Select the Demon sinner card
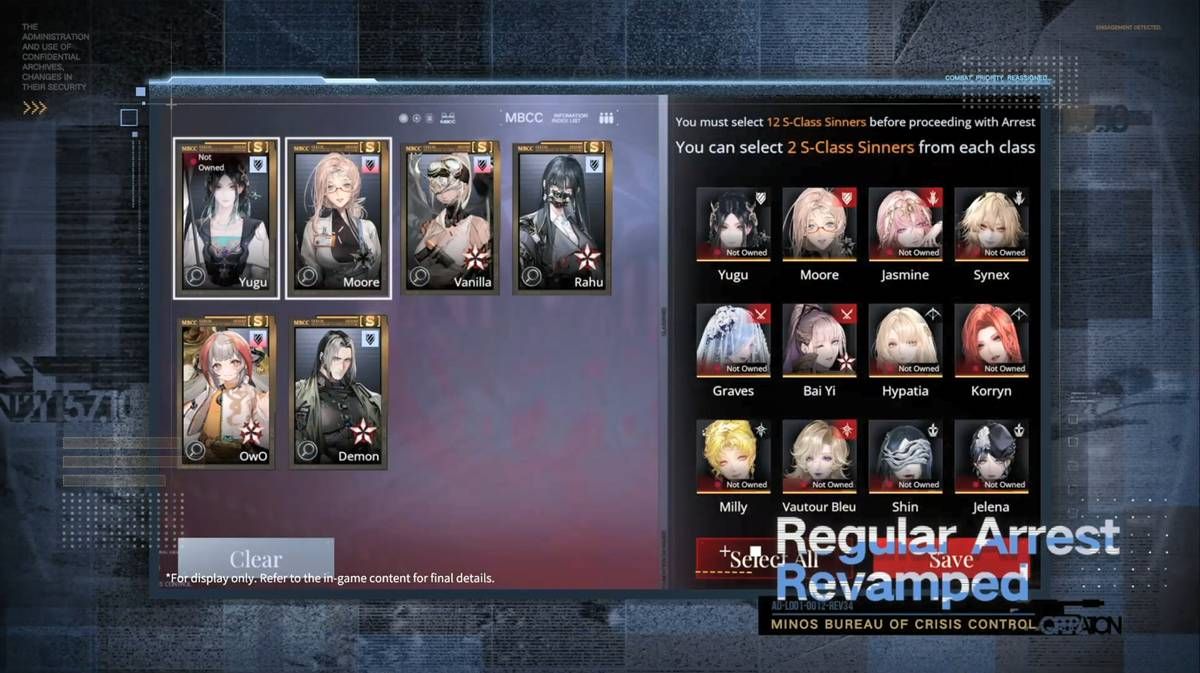 339,391
